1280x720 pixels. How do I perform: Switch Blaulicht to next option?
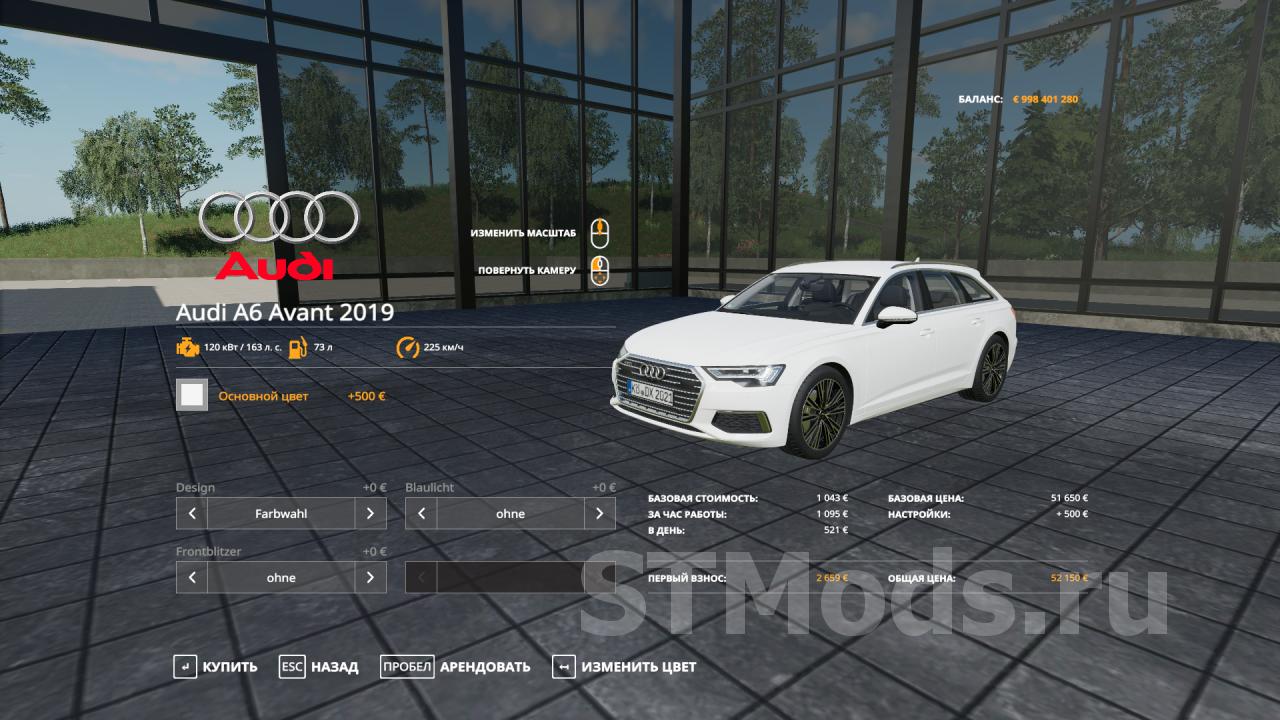(599, 514)
